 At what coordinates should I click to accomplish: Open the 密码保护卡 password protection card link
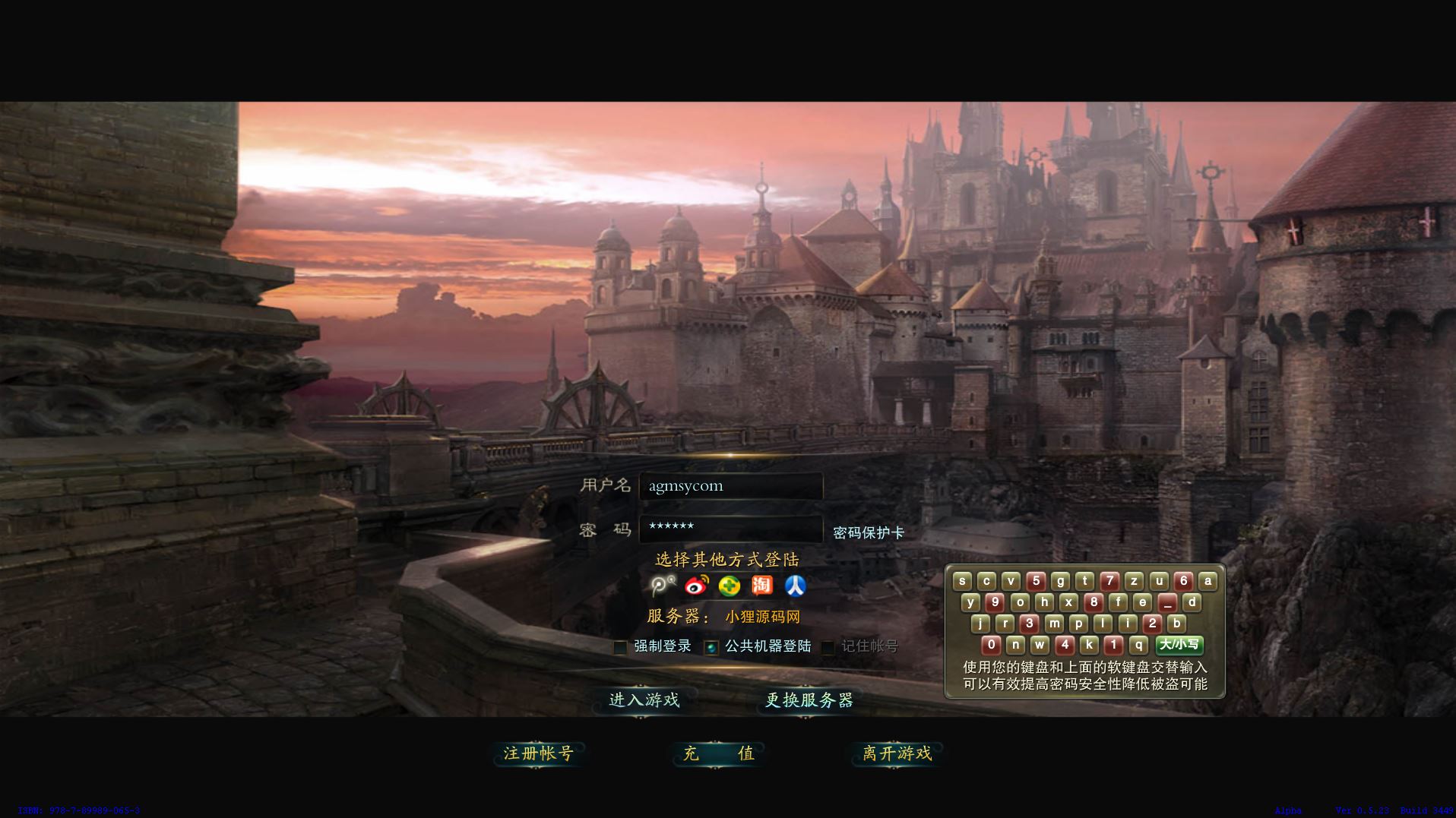click(x=868, y=532)
